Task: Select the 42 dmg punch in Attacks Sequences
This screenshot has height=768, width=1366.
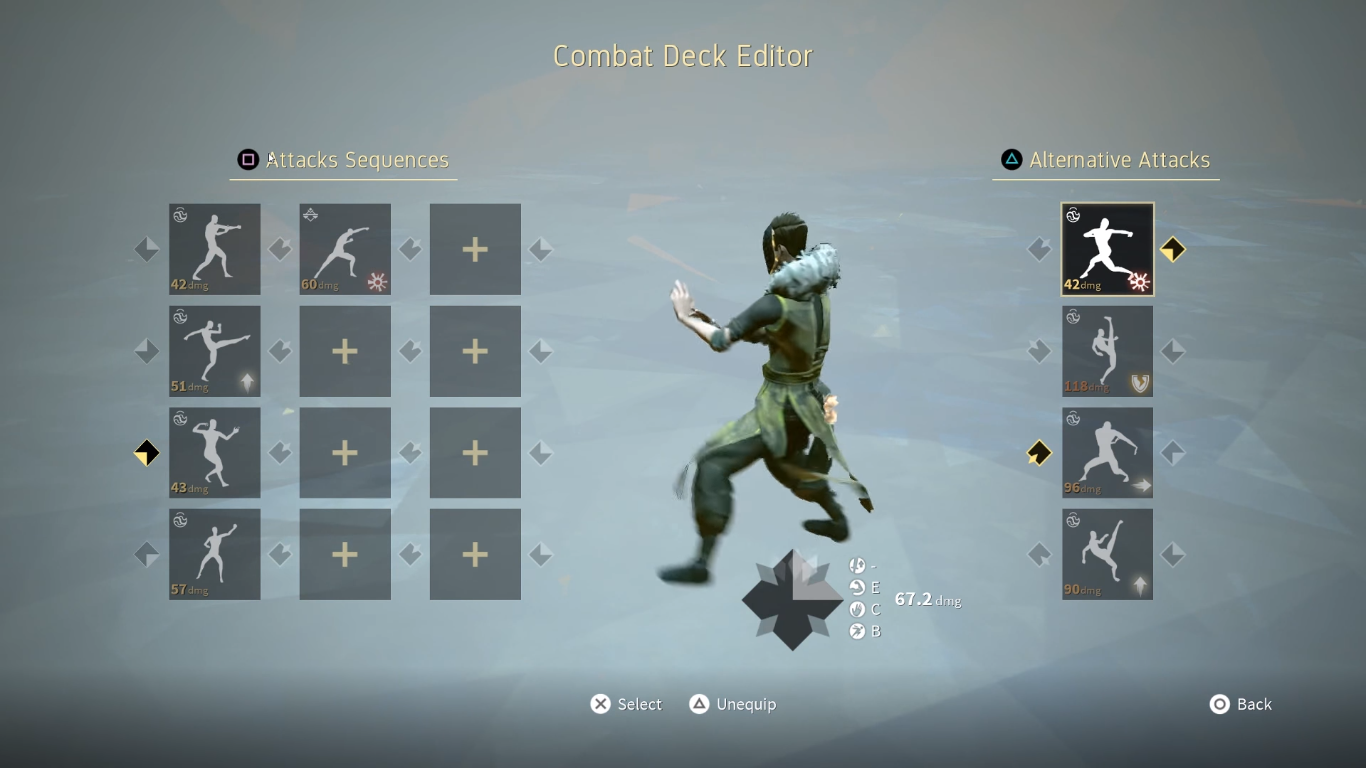Action: click(x=215, y=249)
